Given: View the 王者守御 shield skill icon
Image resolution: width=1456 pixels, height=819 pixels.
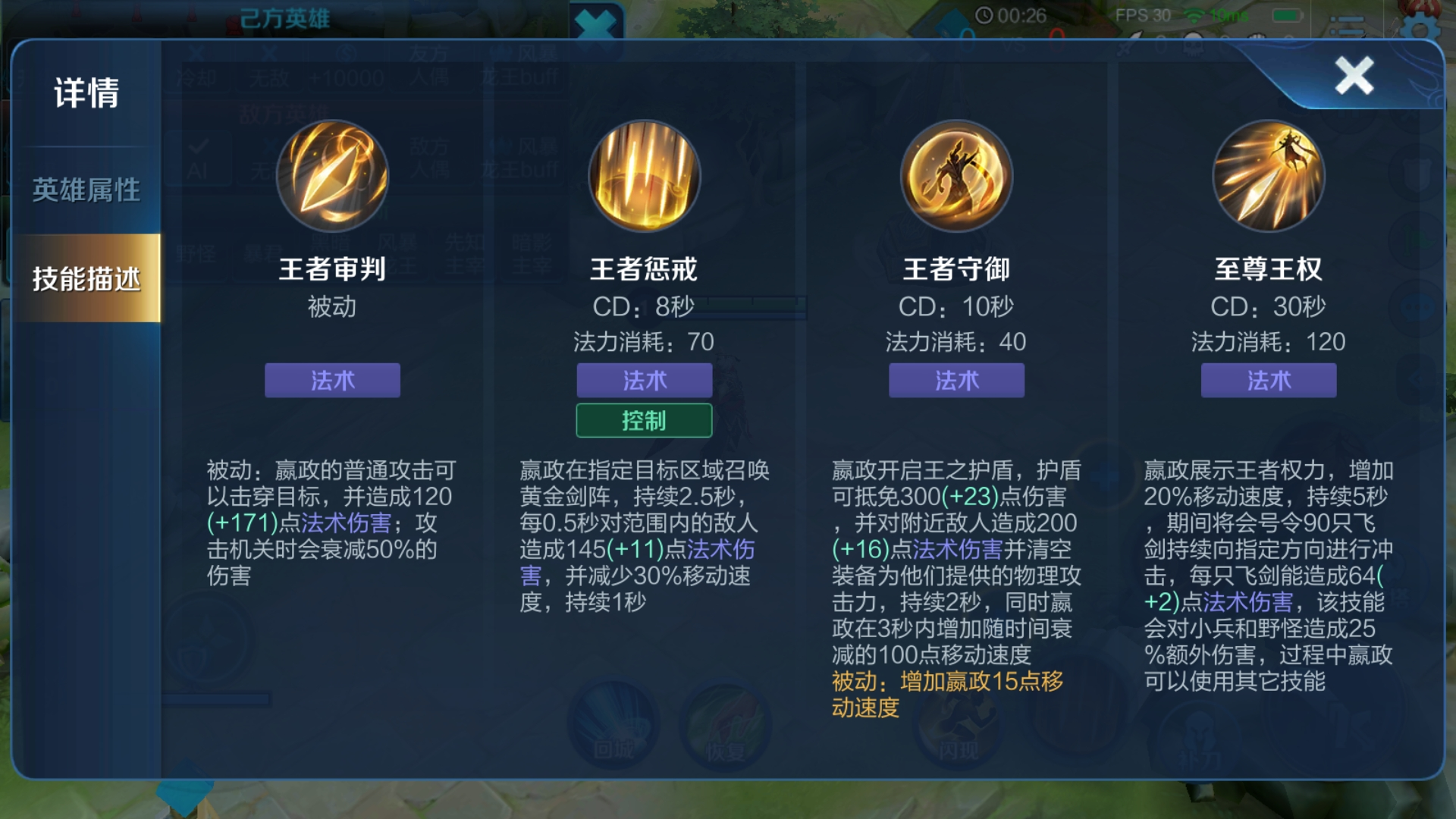Looking at the screenshot, I should tap(956, 175).
